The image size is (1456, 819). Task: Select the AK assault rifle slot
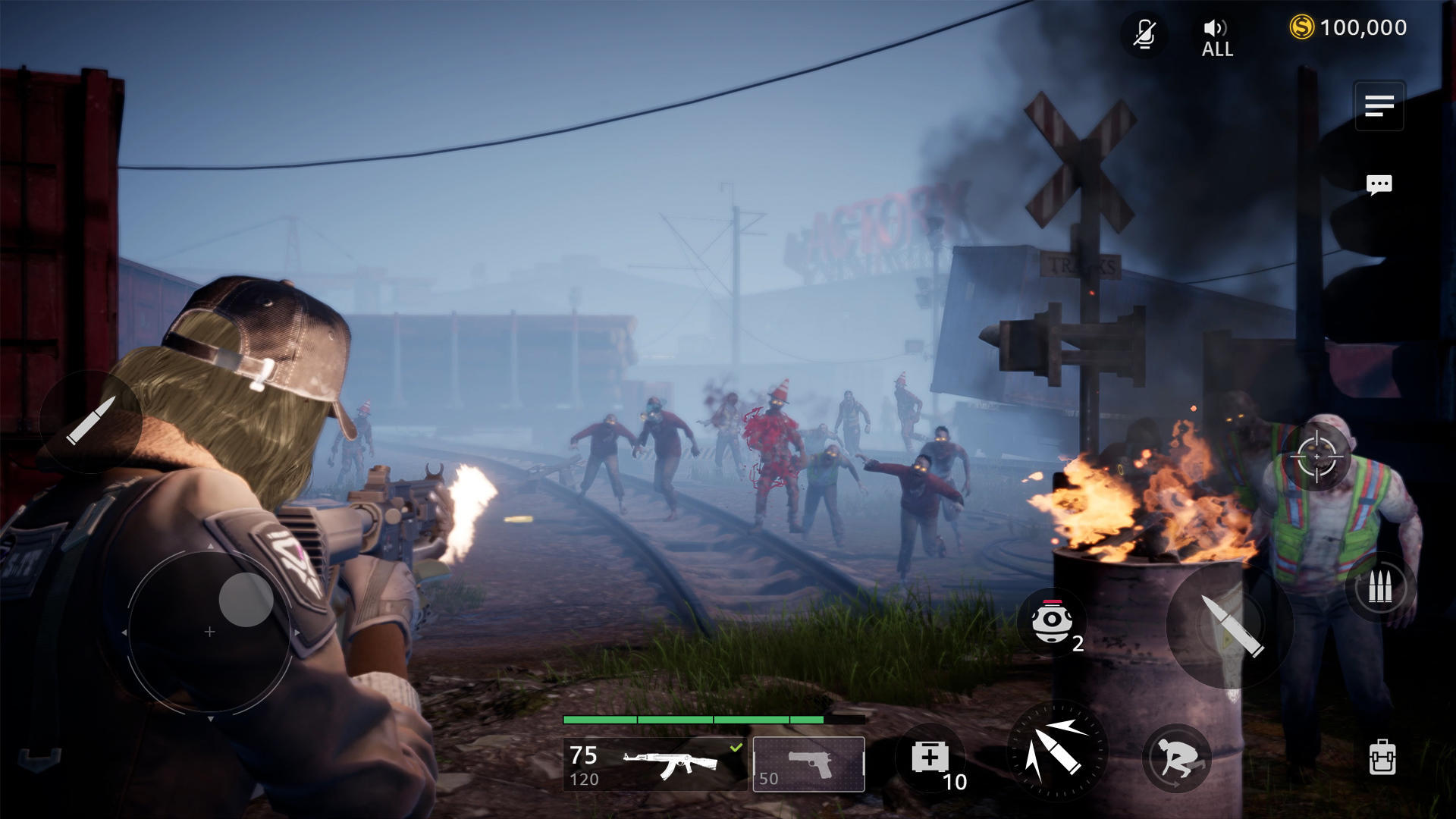[655, 764]
